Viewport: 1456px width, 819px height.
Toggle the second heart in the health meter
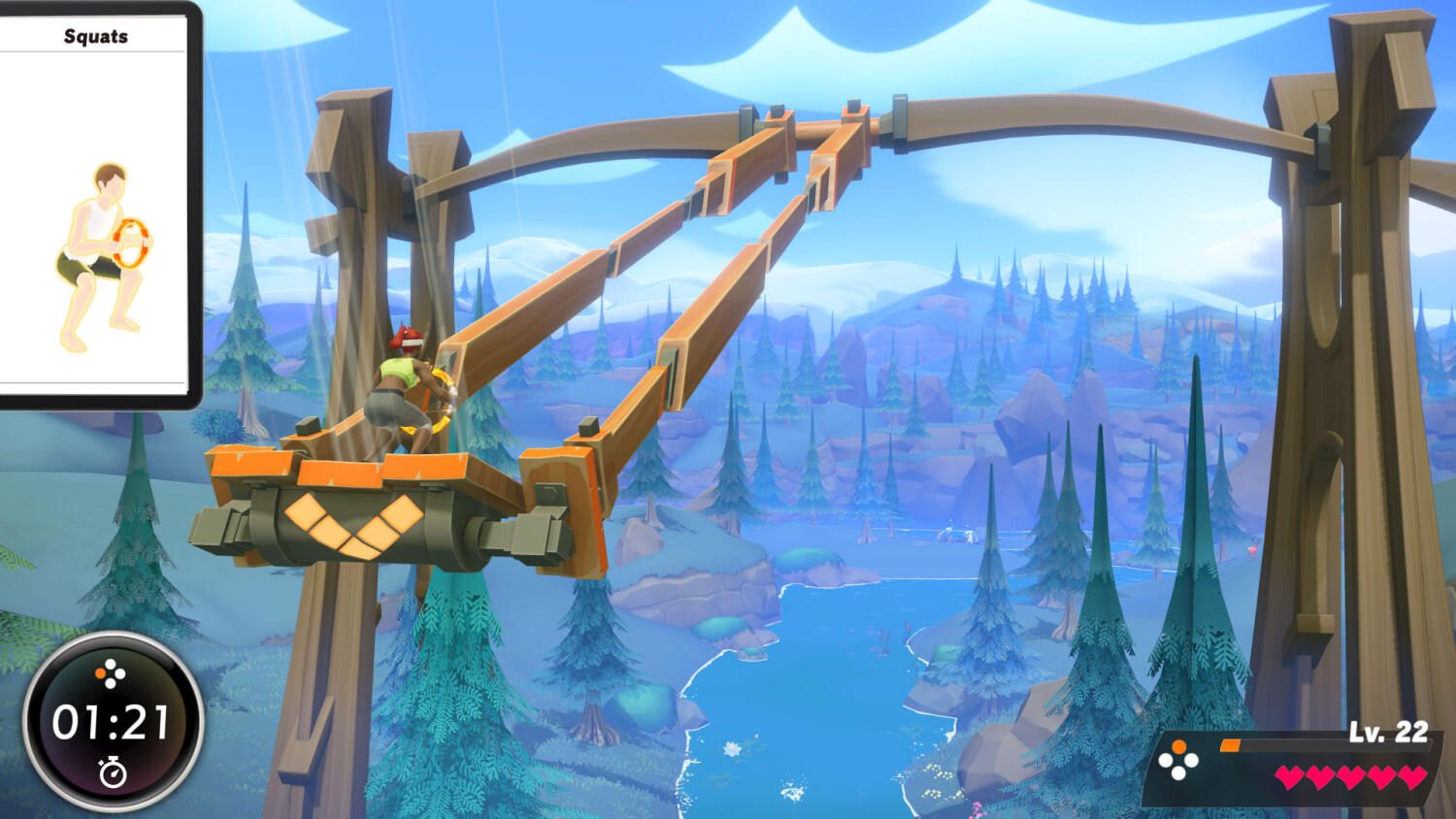click(x=1320, y=777)
